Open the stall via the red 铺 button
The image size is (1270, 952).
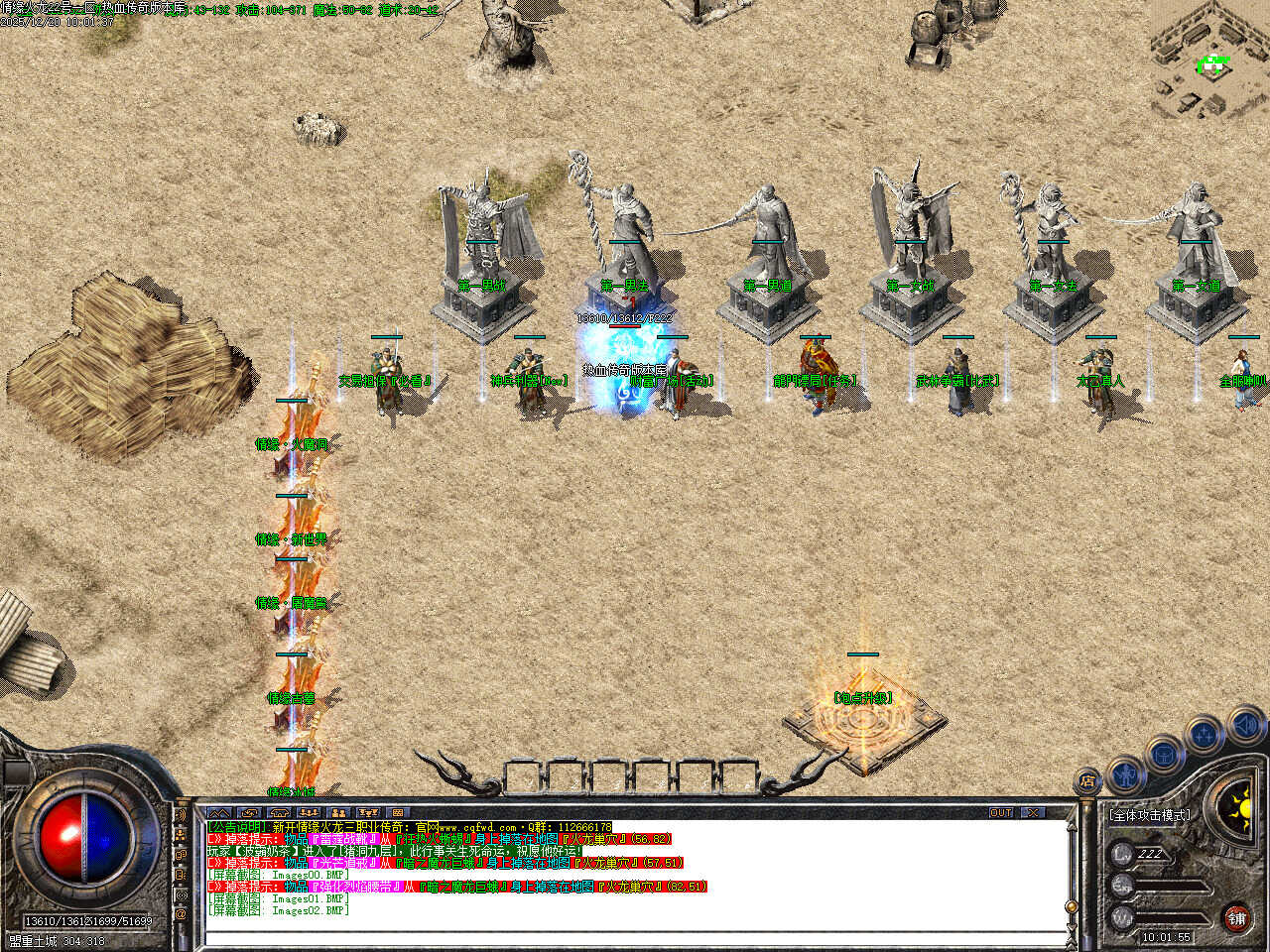[x=1236, y=918]
